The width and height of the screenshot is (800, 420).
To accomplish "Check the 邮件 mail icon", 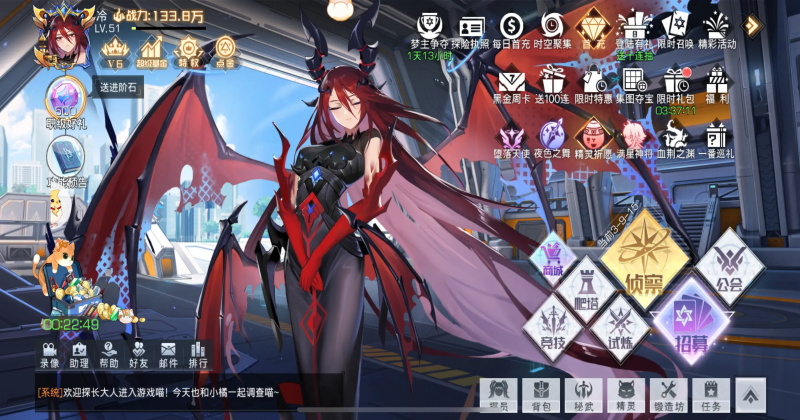I will pyautogui.click(x=168, y=354).
